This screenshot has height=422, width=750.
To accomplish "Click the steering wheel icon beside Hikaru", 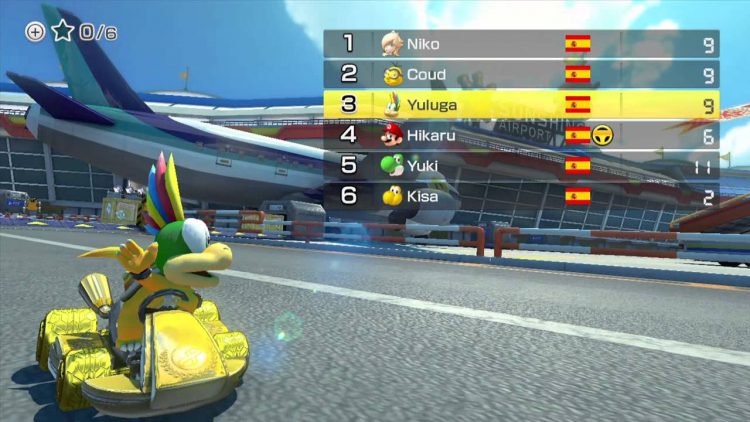I will (602, 136).
